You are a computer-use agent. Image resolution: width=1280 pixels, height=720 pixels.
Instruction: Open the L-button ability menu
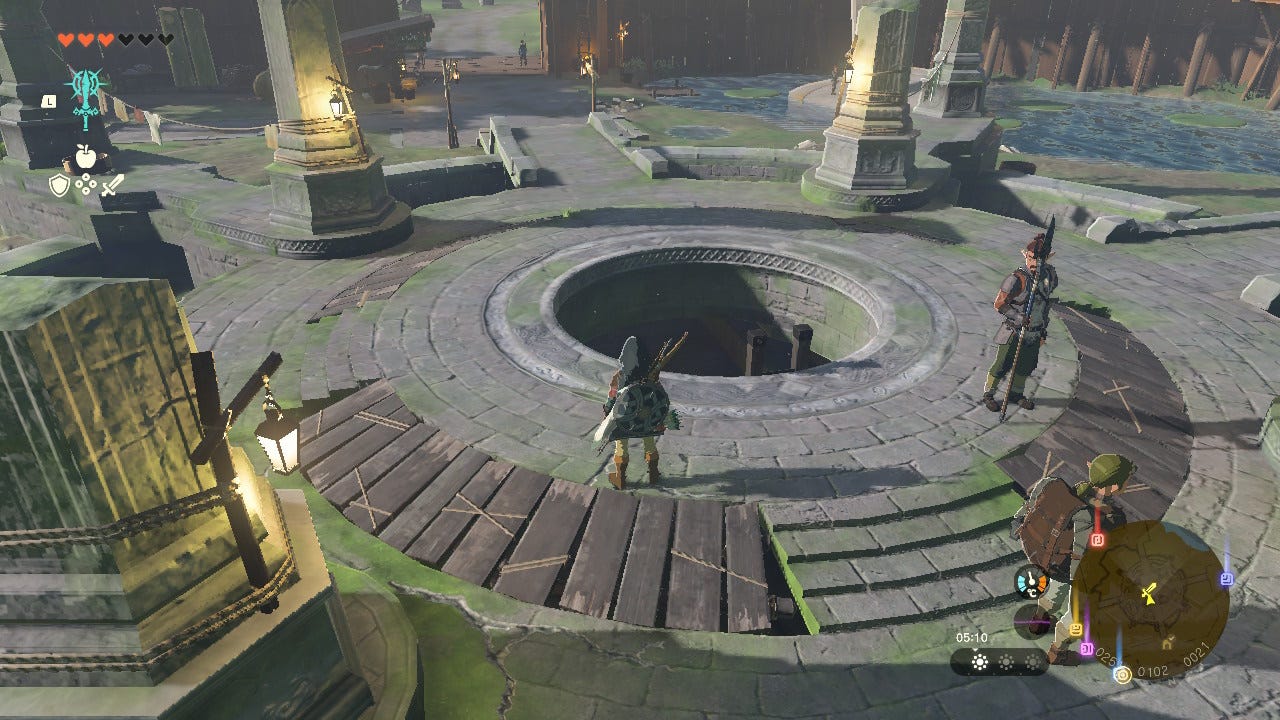(48, 100)
